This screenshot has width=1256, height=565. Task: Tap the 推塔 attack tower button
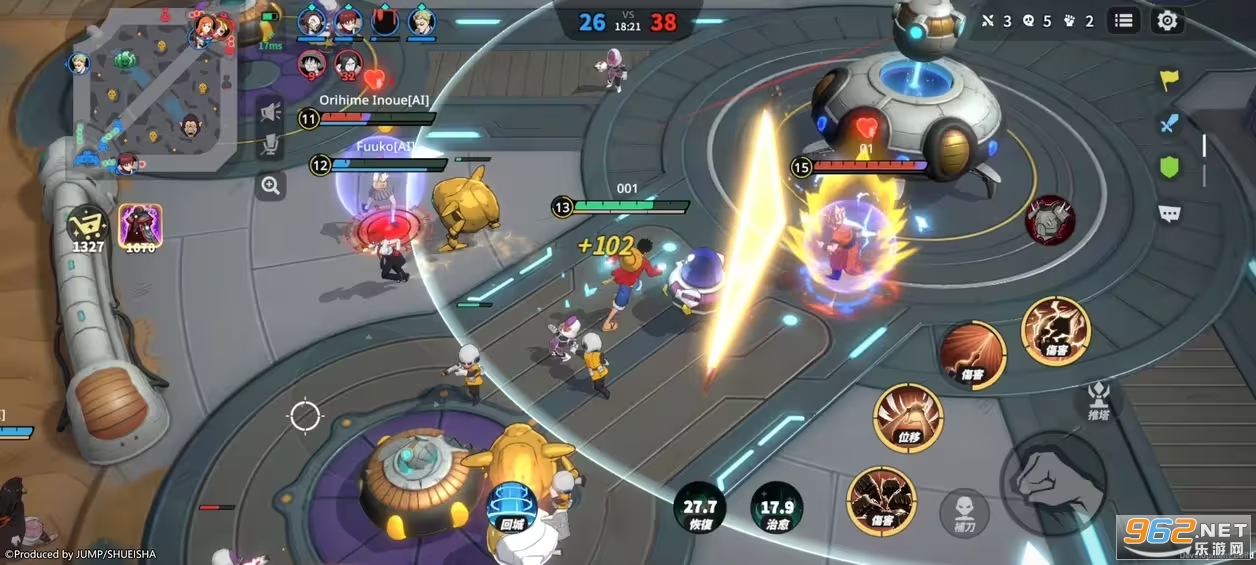click(1099, 400)
